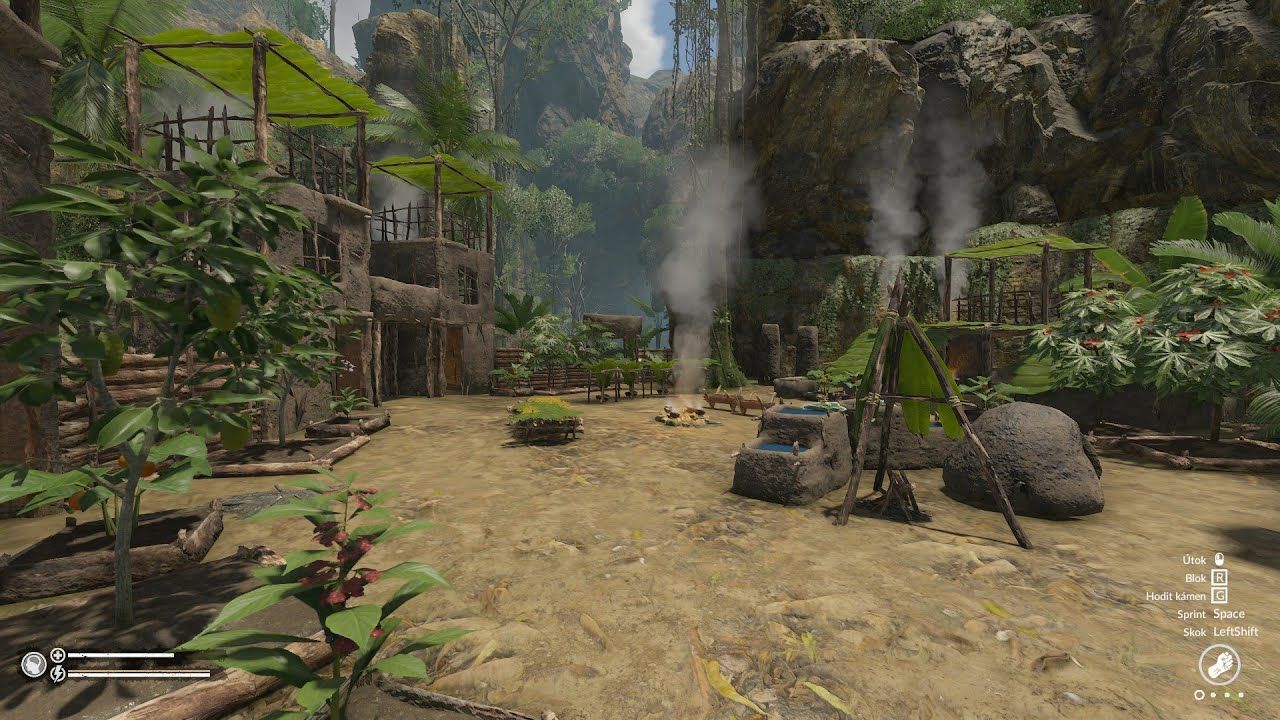
Task: Click the mouse icon beside Útok
Action: coord(1221,560)
